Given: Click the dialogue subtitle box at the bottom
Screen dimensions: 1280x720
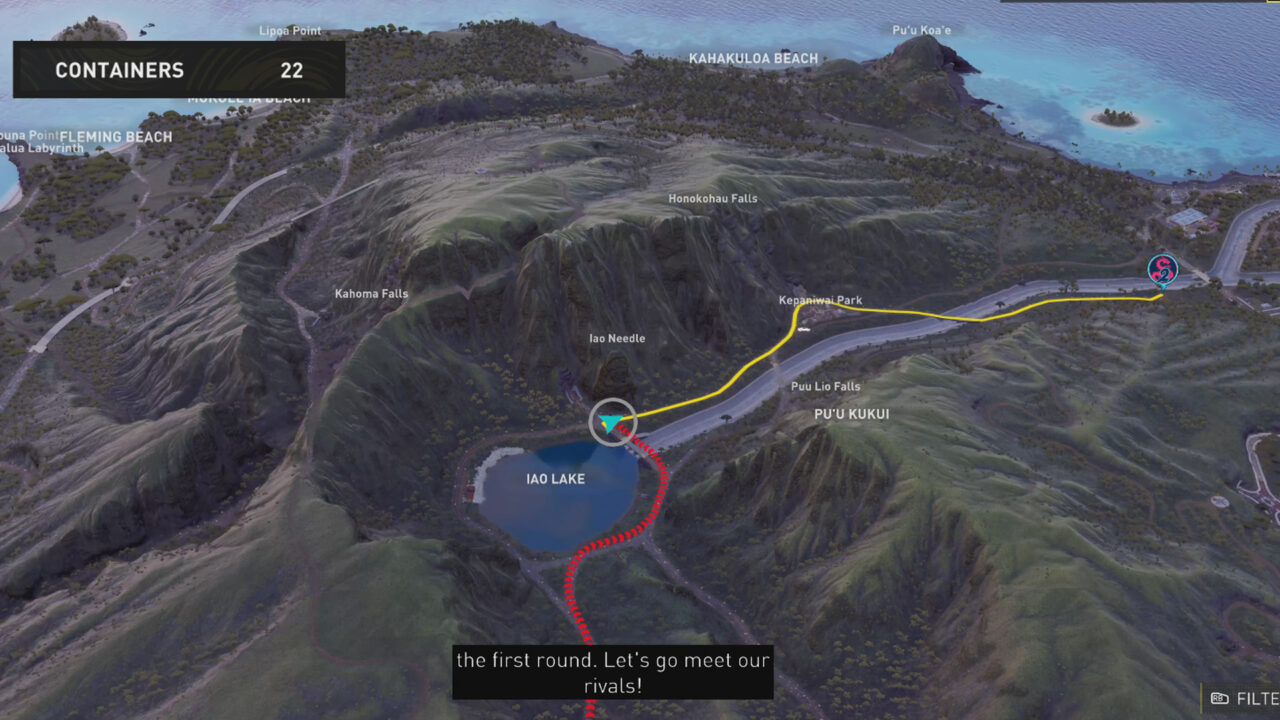Looking at the screenshot, I should tap(613, 672).
